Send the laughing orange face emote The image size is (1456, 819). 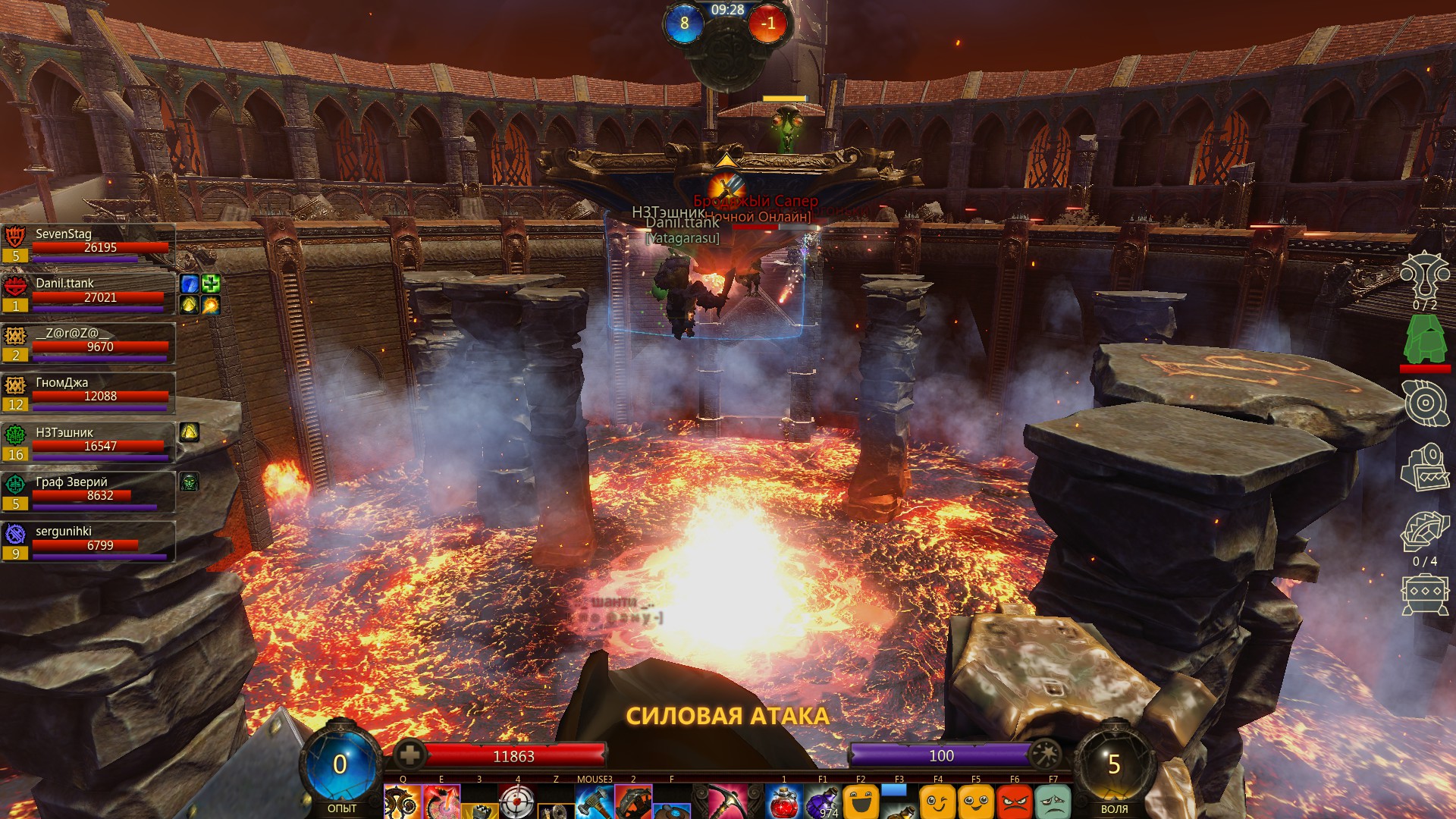coord(861,802)
